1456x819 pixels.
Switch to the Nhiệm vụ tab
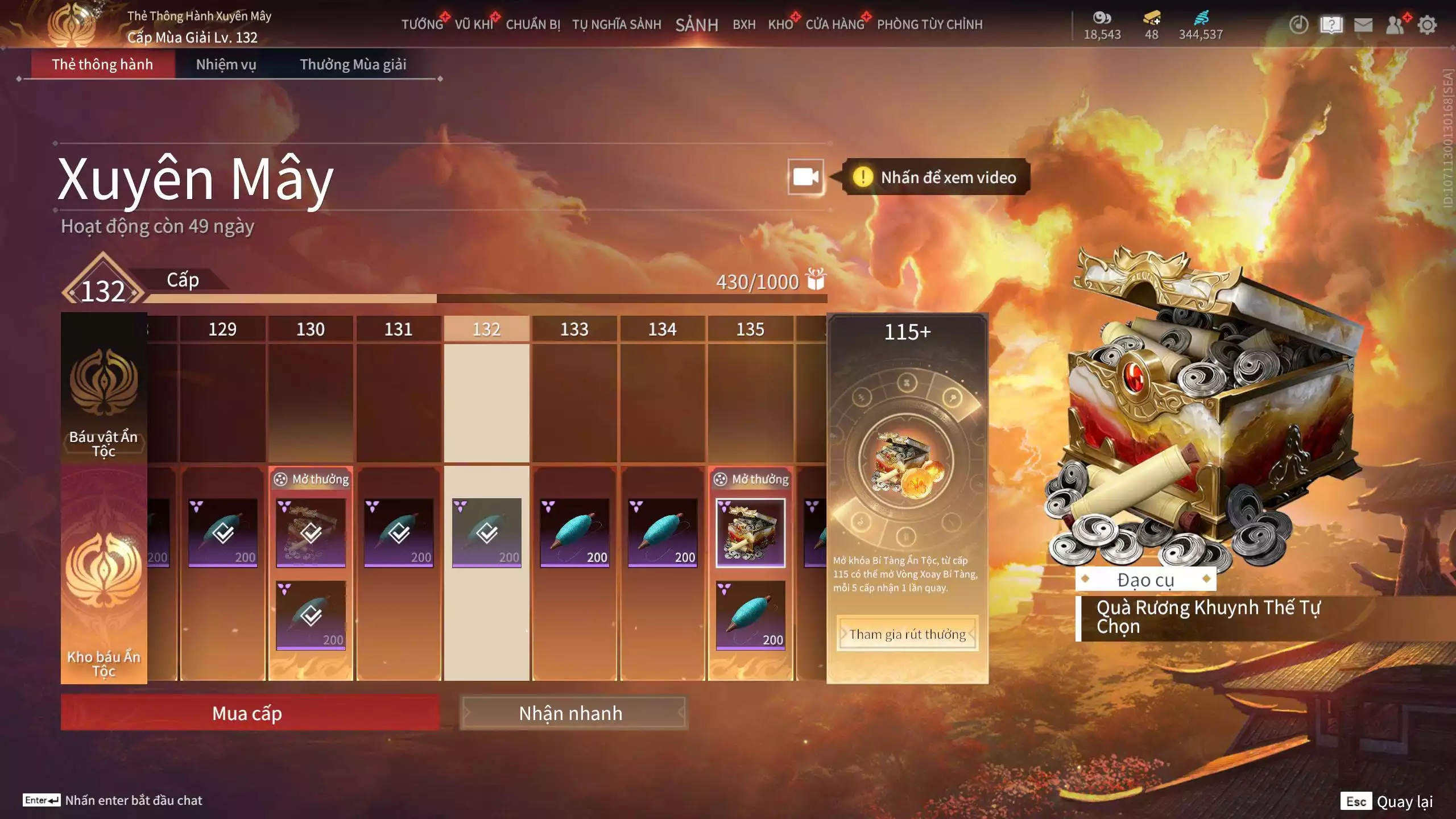click(224, 64)
